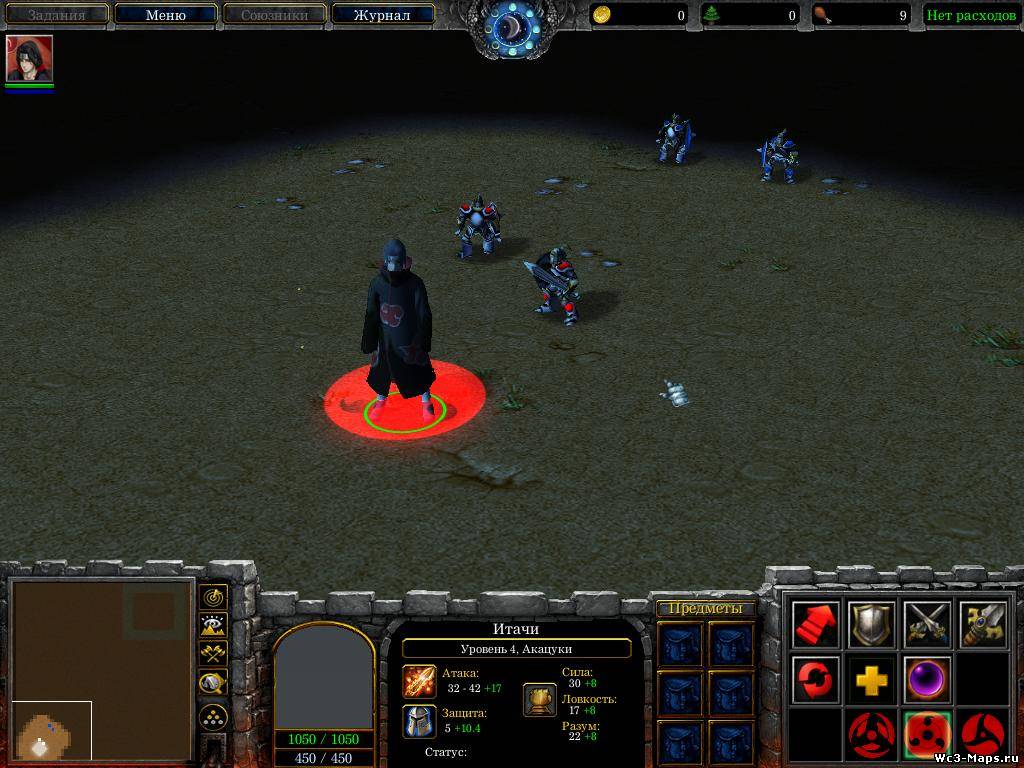Toggle creep camp display magnifier button
The width and height of the screenshot is (1024, 768).
(213, 684)
